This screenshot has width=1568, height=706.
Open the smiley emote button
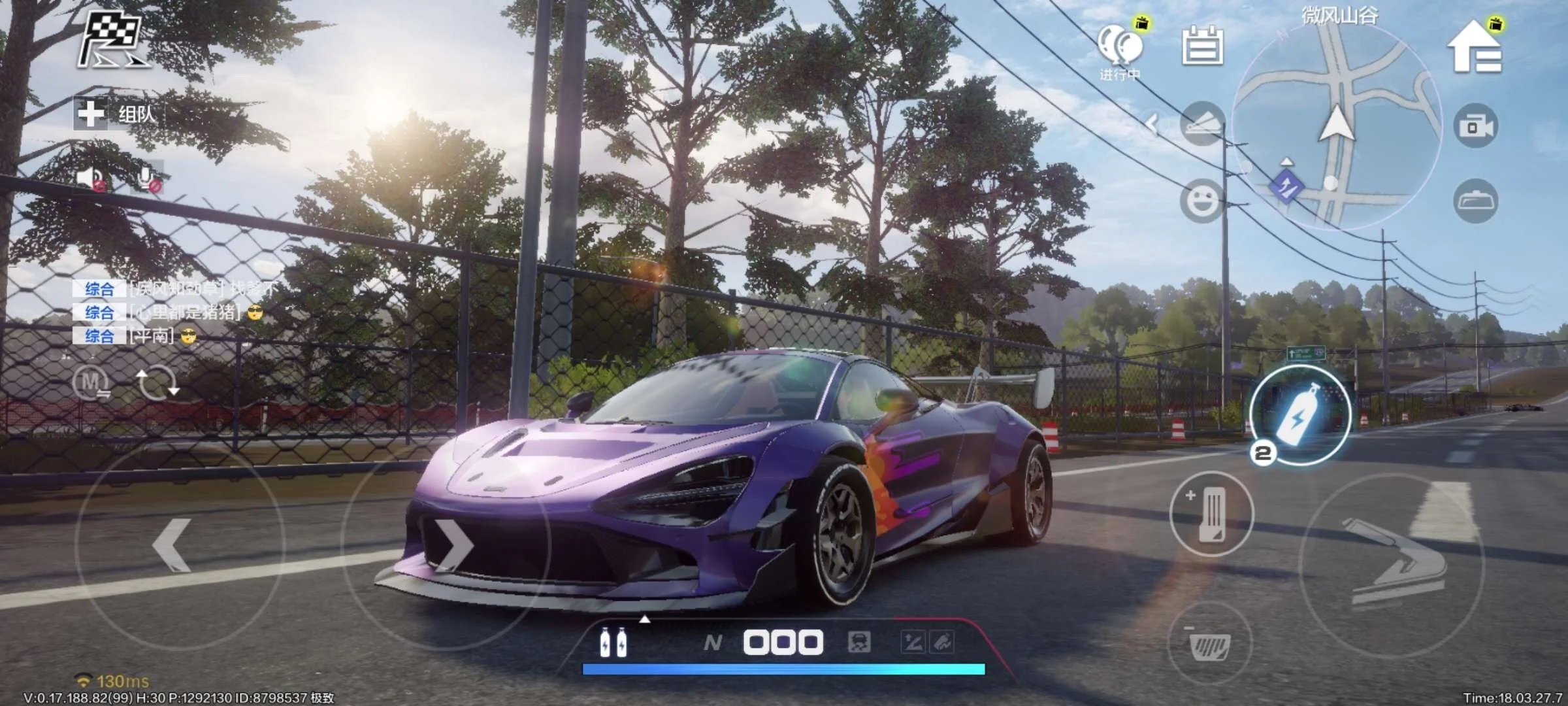pyautogui.click(x=1202, y=200)
